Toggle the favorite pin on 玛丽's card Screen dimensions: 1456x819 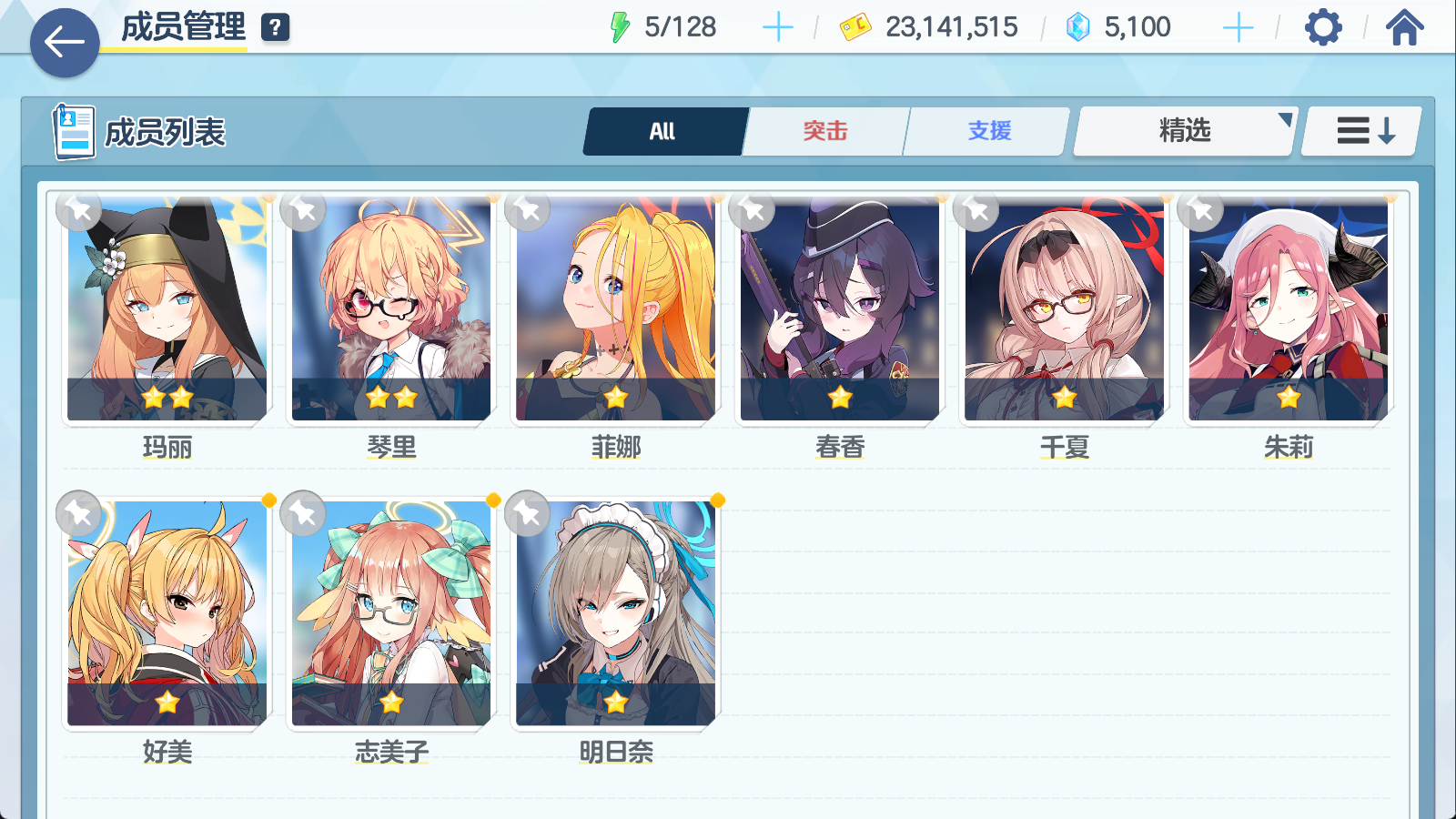[78, 210]
